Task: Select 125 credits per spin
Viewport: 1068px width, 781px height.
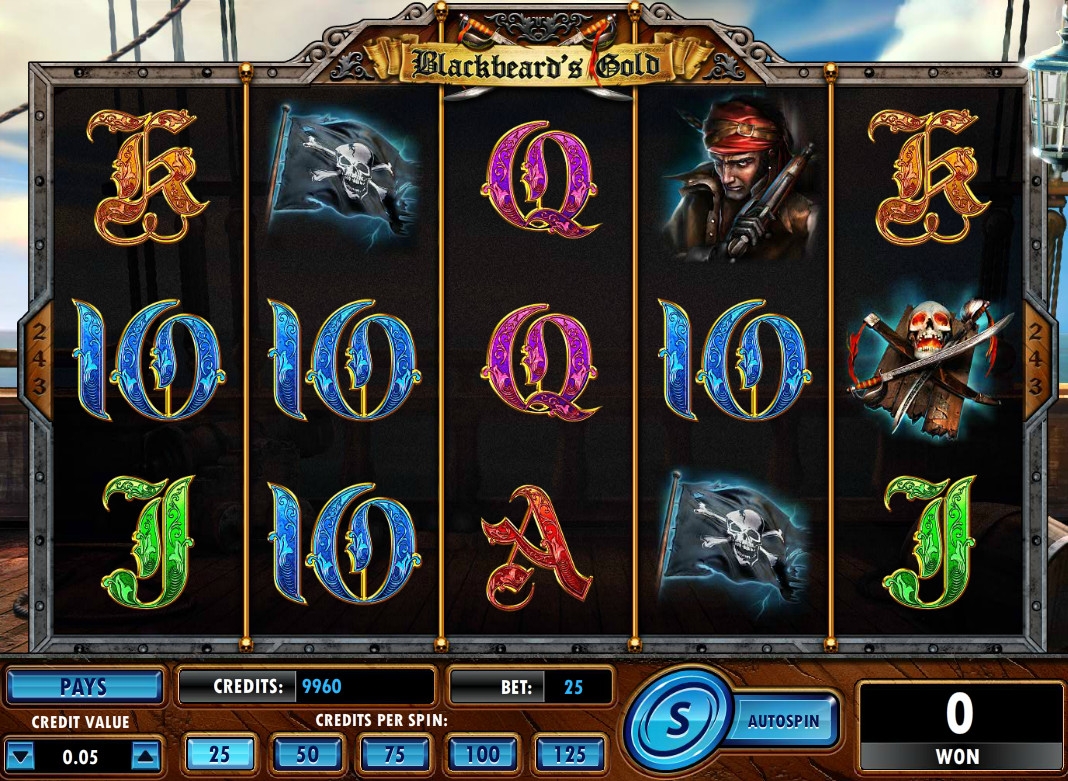Action: (x=570, y=754)
